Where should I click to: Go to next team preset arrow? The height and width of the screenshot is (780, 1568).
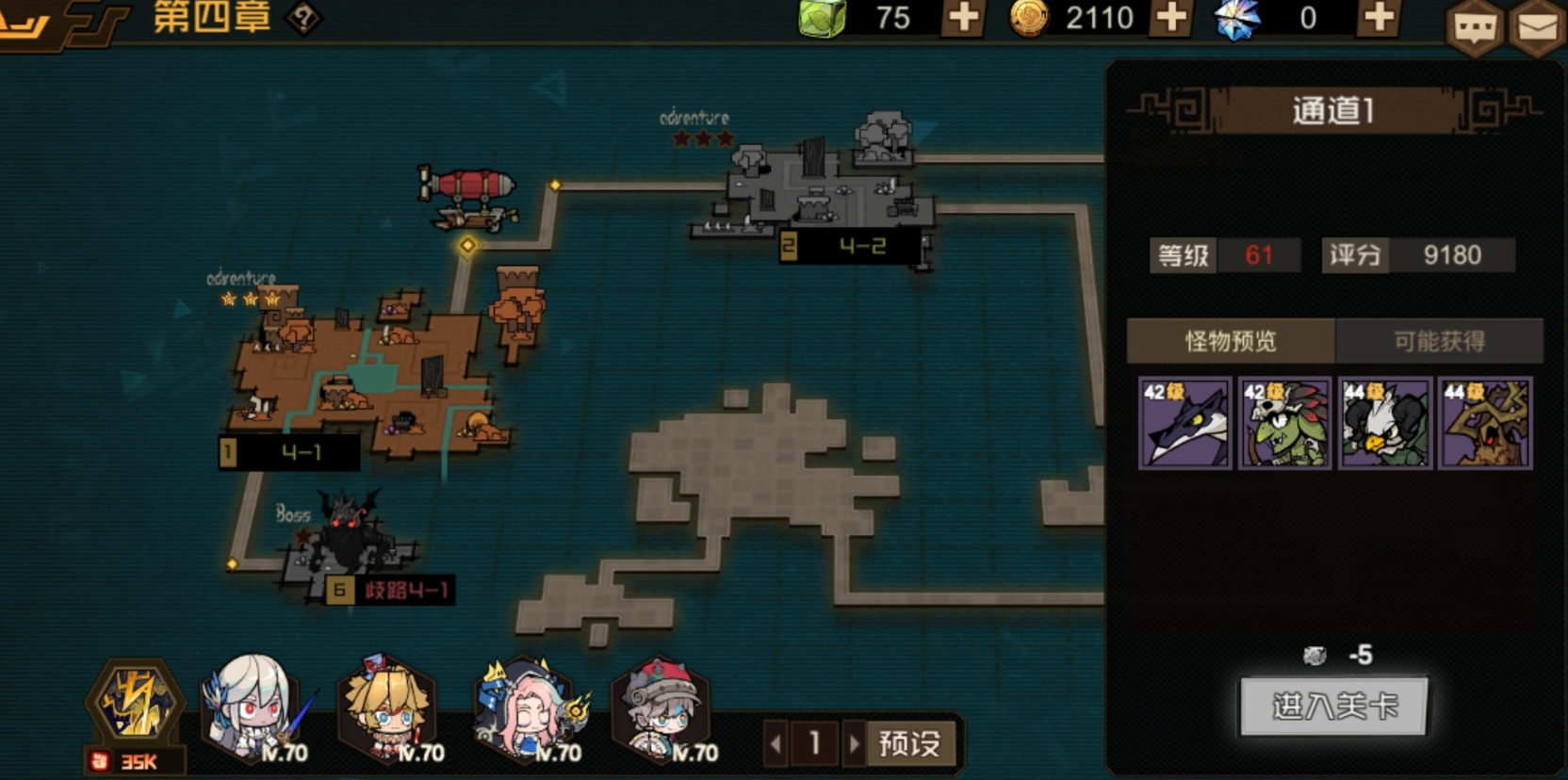tap(854, 744)
